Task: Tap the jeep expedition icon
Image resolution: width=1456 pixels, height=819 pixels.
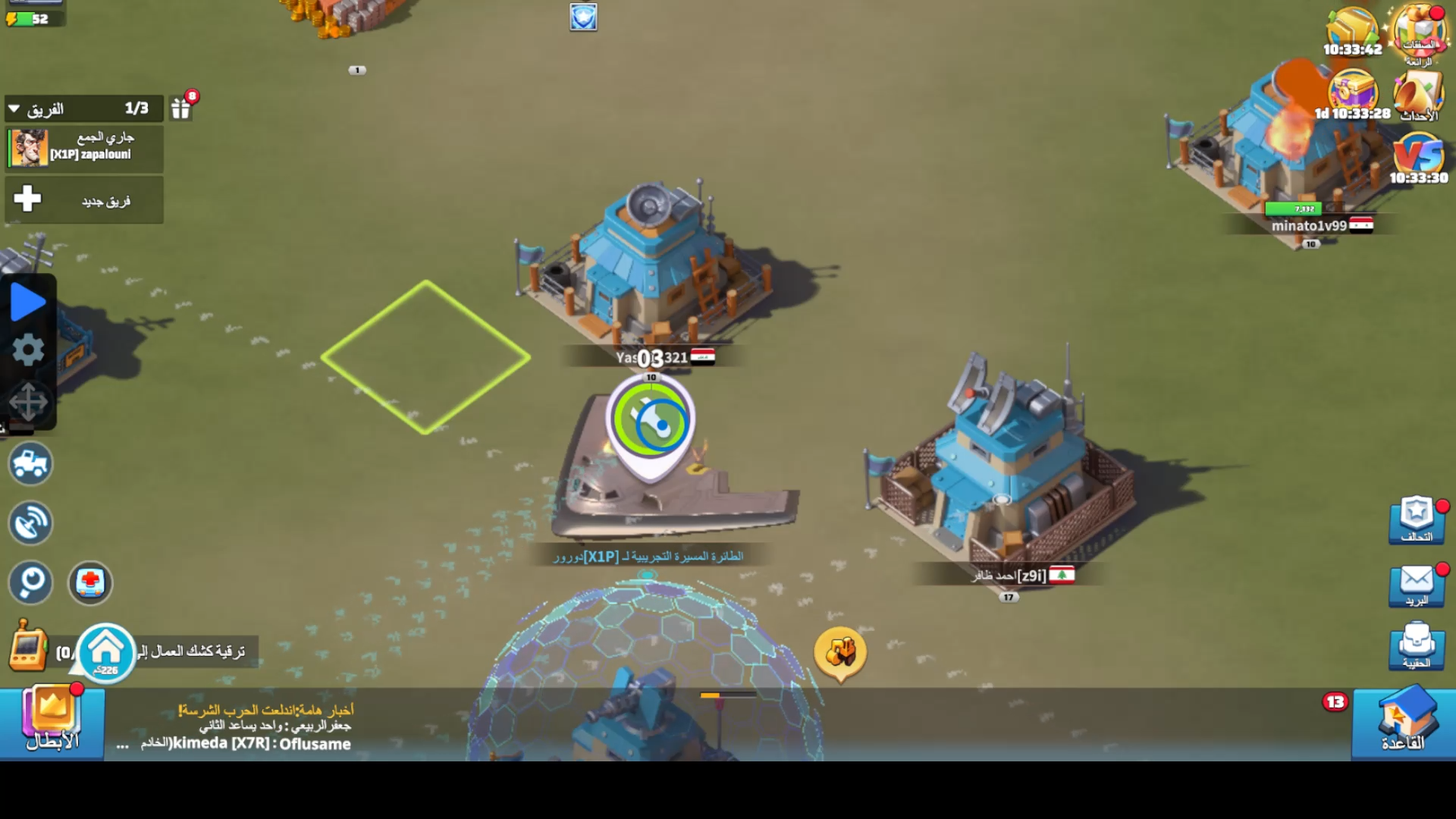Action: (x=29, y=463)
